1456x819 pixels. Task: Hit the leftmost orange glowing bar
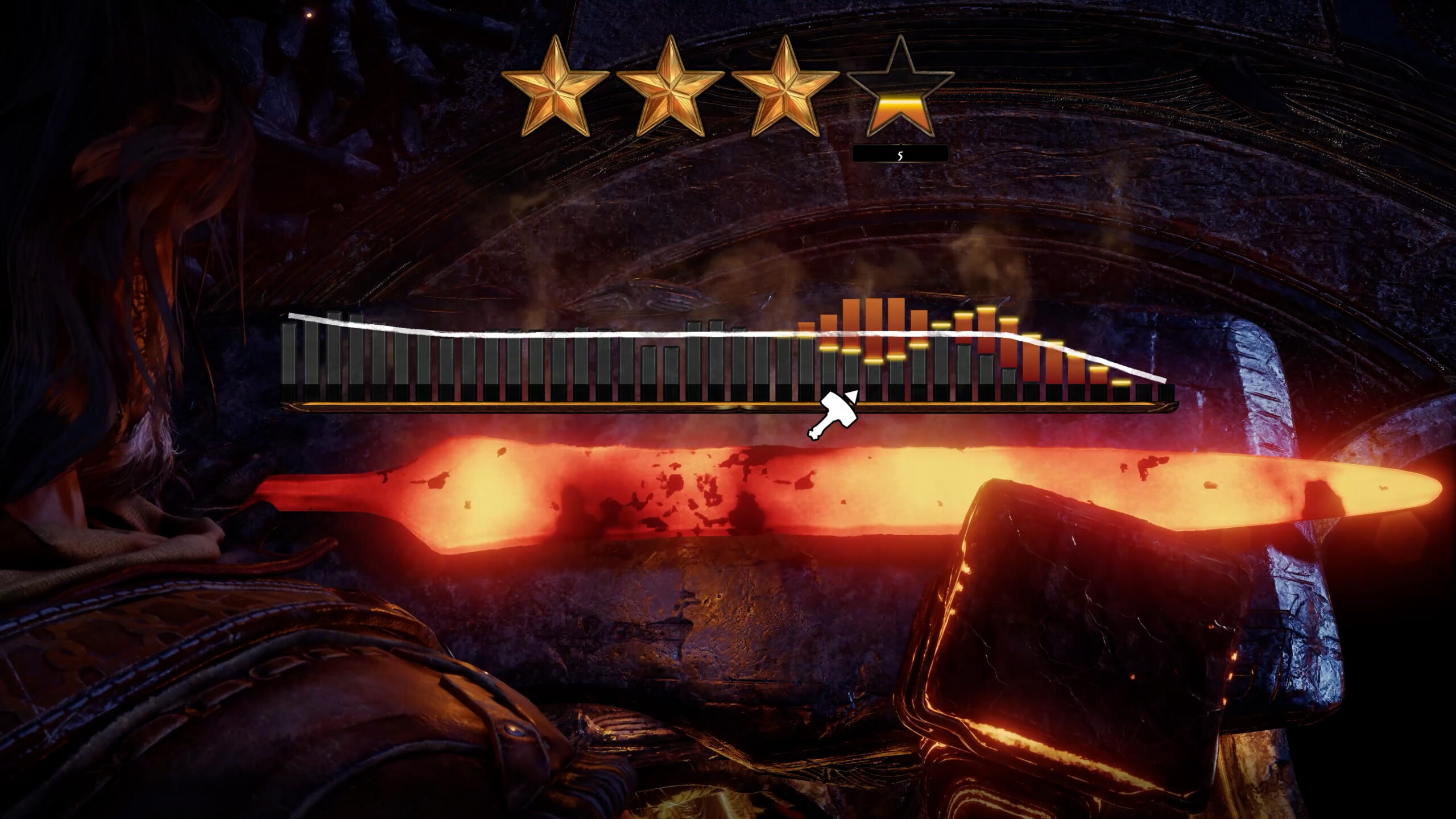(805, 330)
